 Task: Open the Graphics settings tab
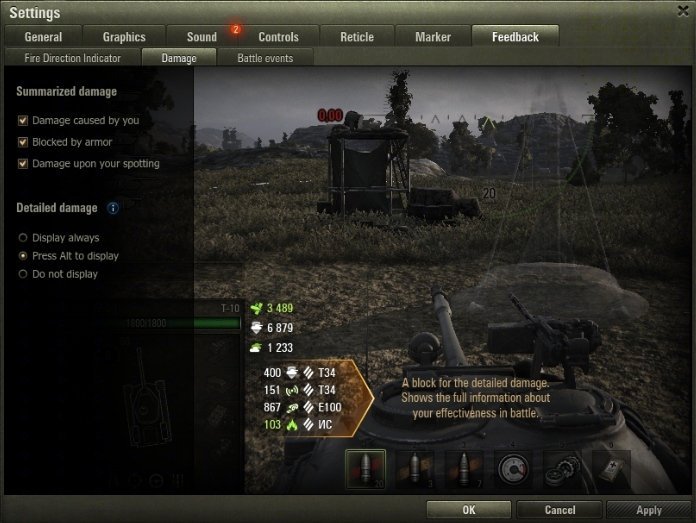click(124, 37)
